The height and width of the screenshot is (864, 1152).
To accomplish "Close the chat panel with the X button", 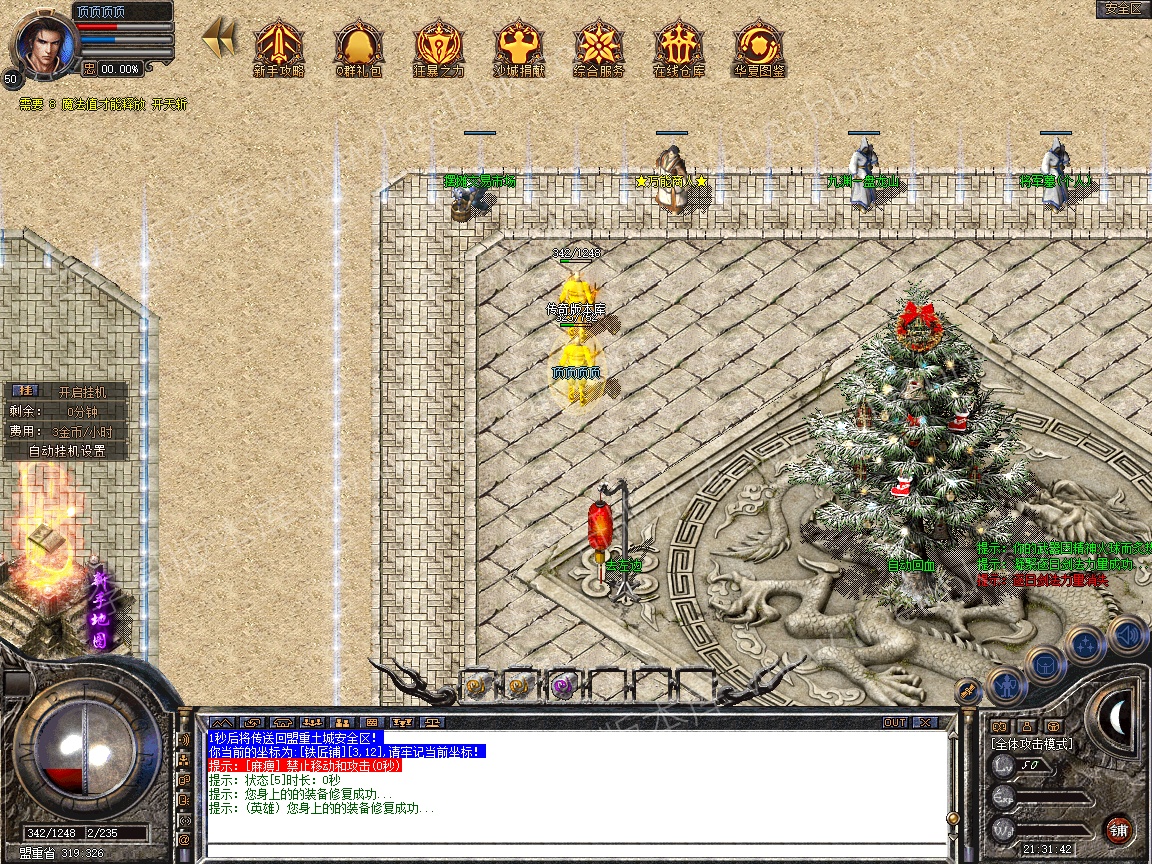I will [x=925, y=722].
